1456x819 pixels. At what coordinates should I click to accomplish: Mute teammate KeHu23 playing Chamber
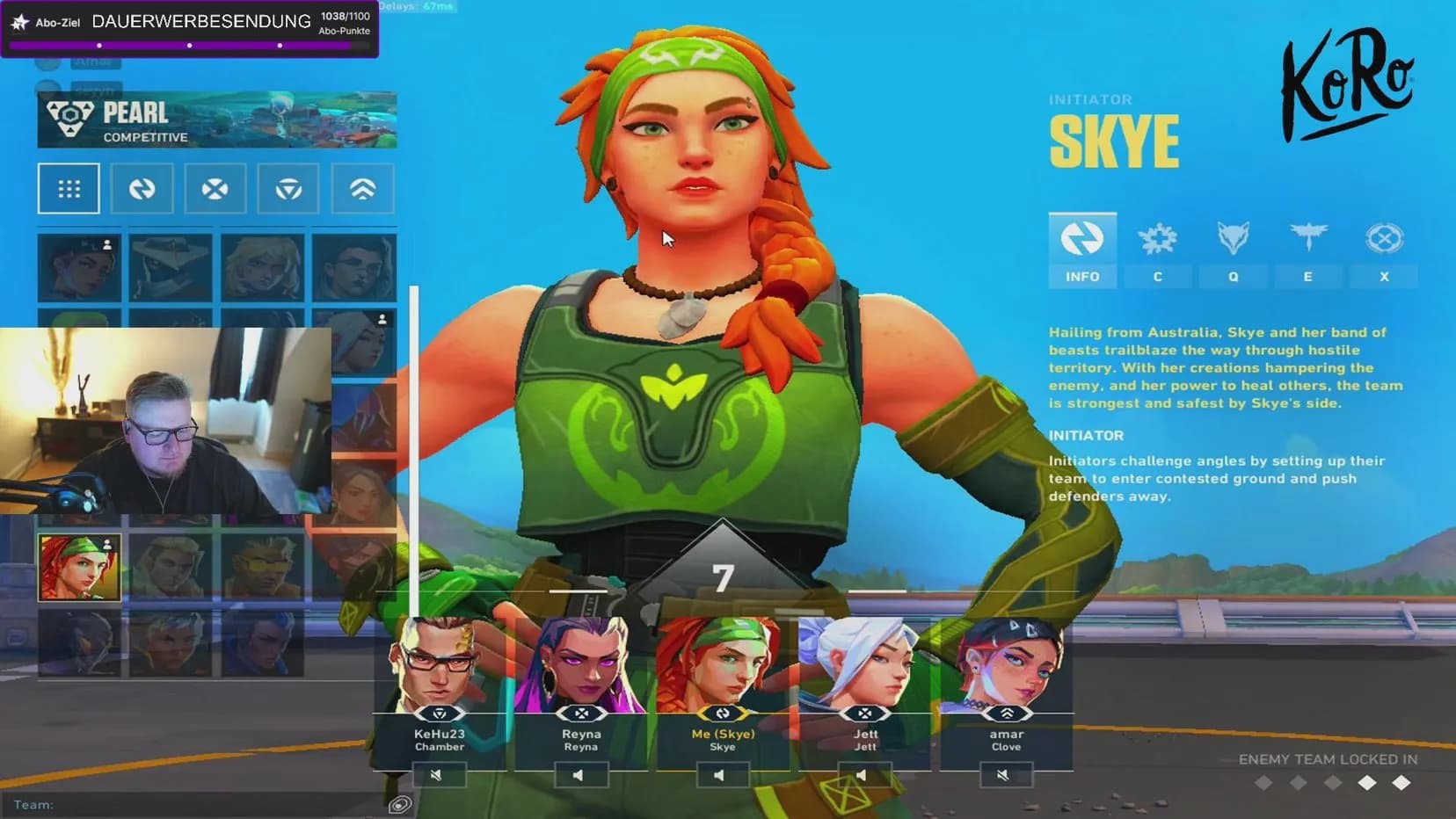pyautogui.click(x=438, y=775)
